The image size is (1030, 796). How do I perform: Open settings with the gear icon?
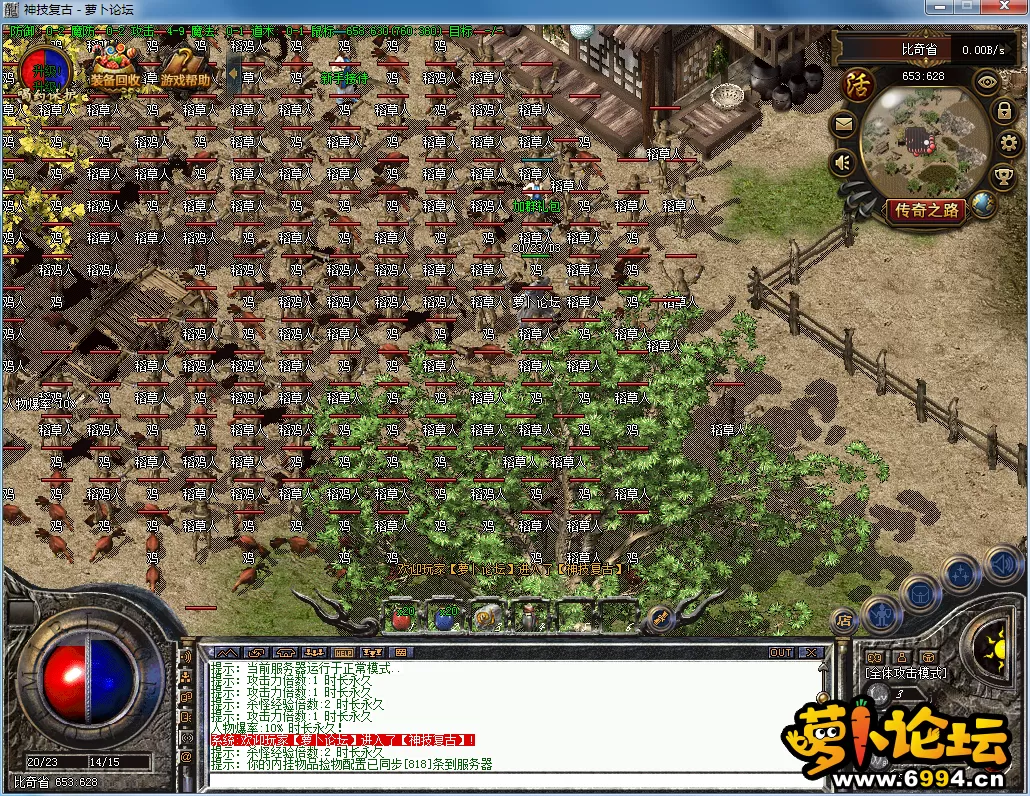pyautogui.click(x=1008, y=143)
